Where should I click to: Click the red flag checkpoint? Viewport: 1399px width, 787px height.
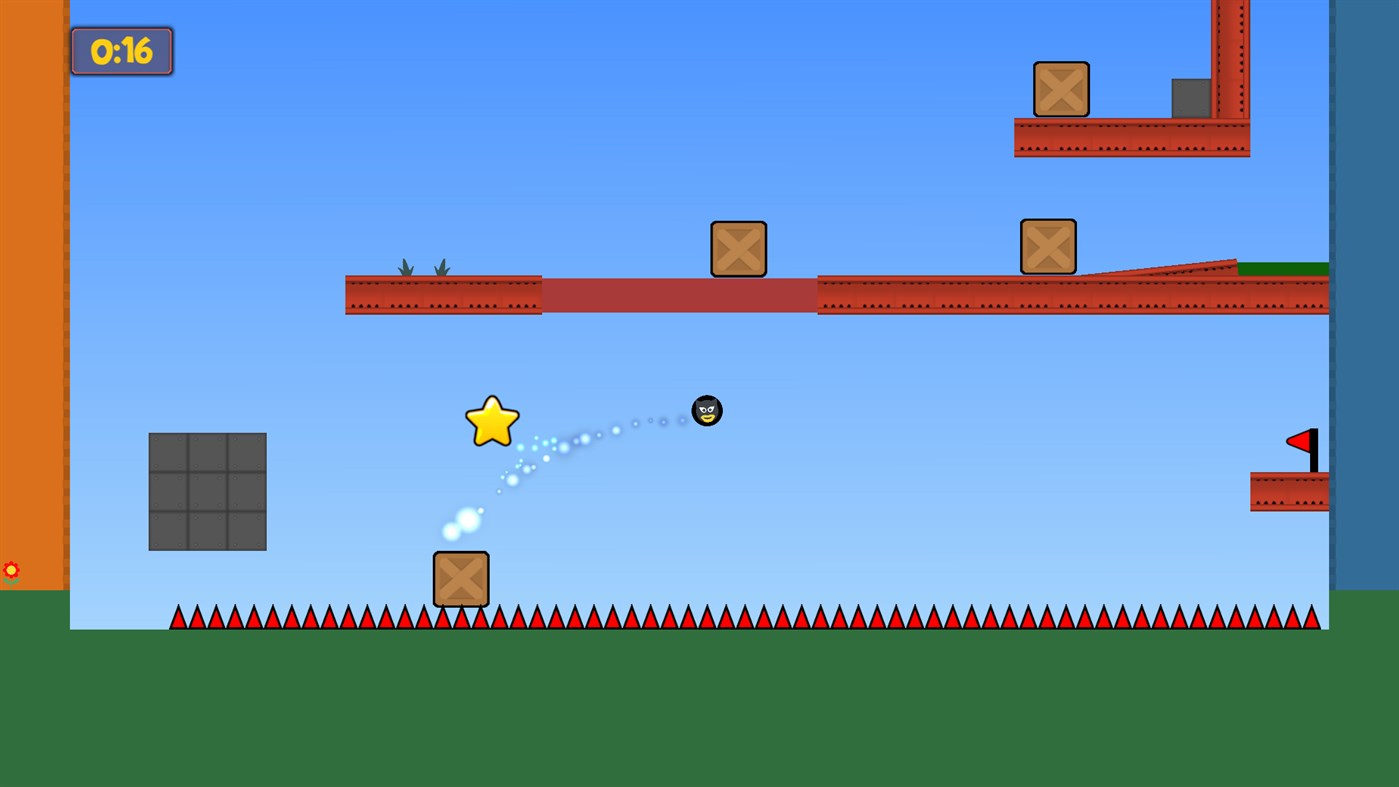click(1299, 440)
